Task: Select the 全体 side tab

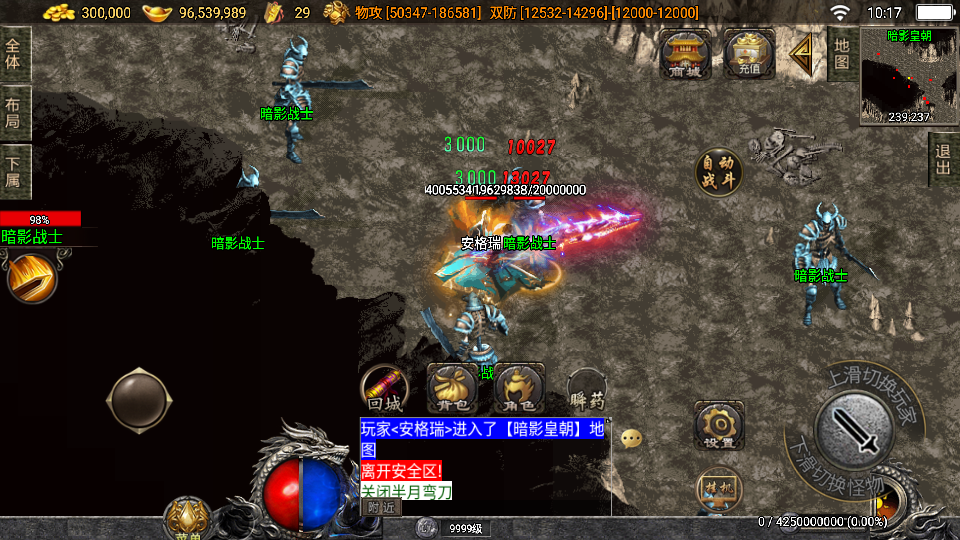Action: tap(14, 56)
